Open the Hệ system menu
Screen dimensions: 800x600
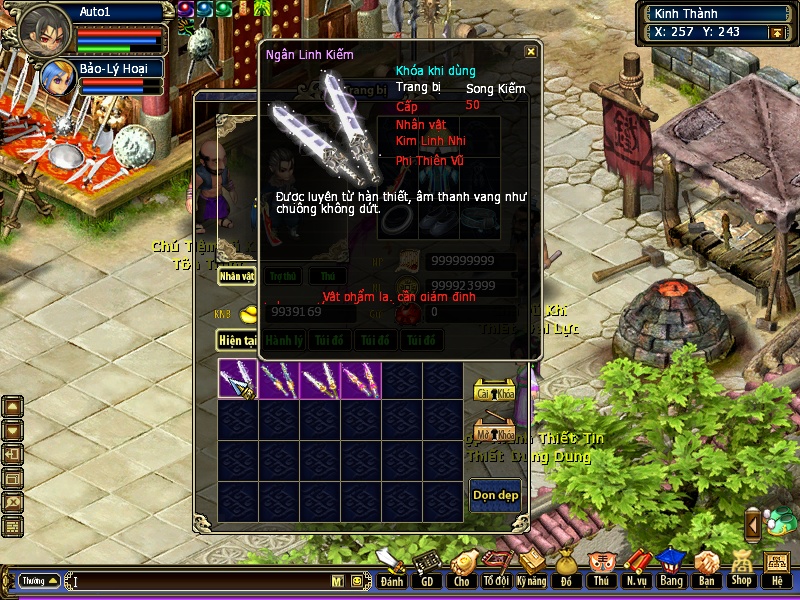[x=776, y=567]
